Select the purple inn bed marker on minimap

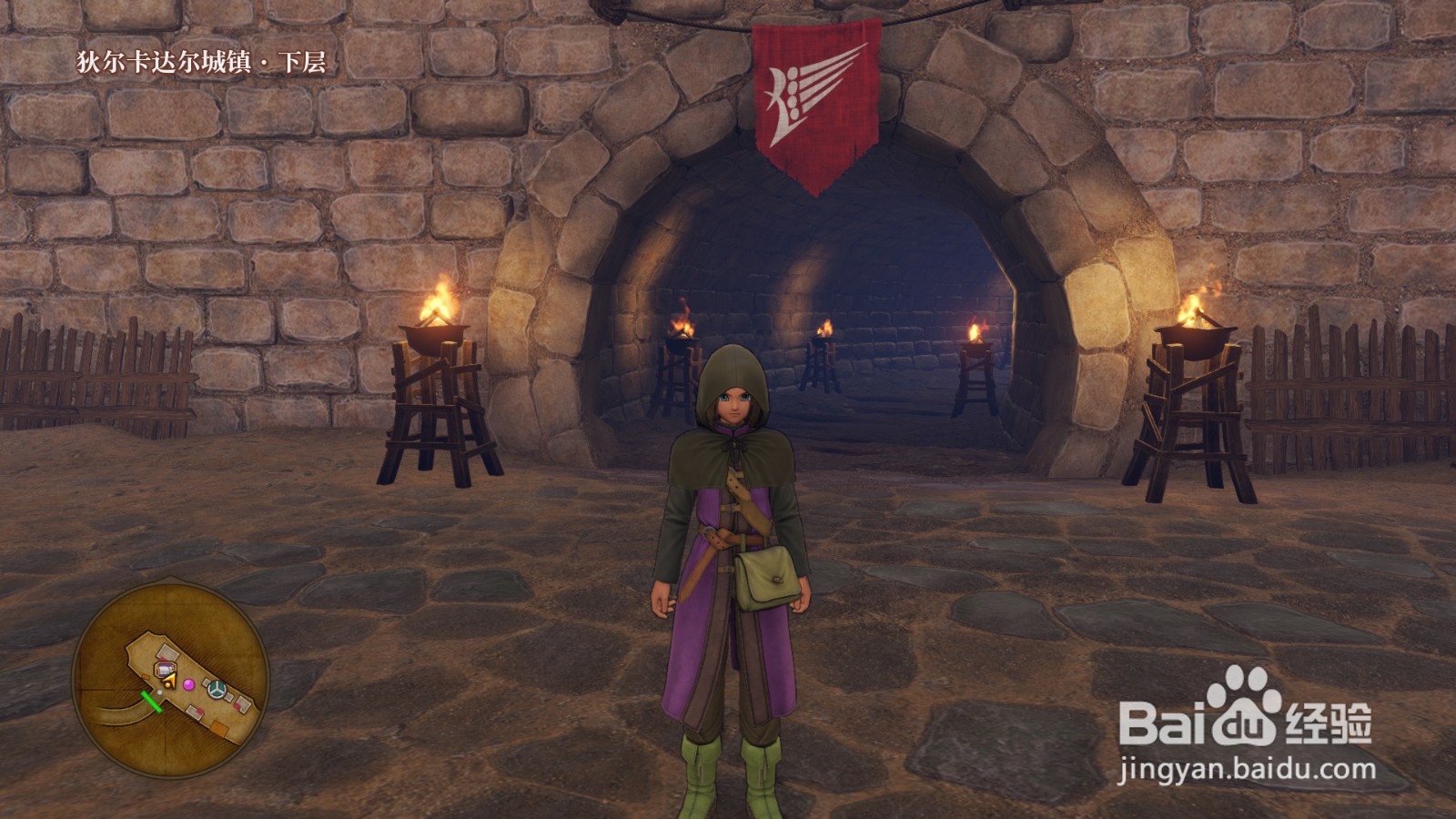(166, 671)
